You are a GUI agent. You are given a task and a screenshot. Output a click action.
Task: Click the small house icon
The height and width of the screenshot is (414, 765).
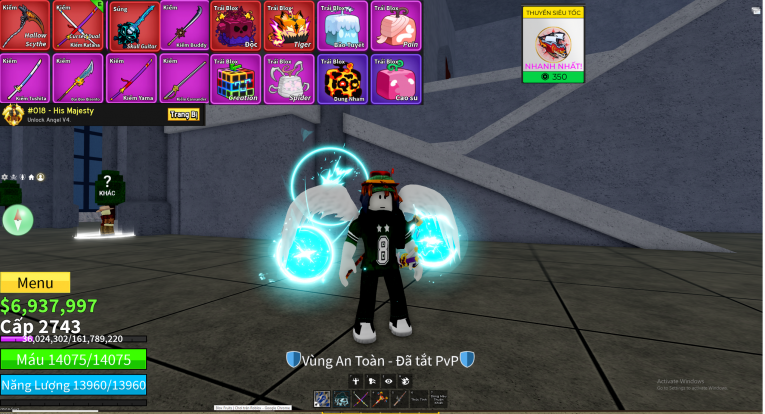[x=30, y=177]
